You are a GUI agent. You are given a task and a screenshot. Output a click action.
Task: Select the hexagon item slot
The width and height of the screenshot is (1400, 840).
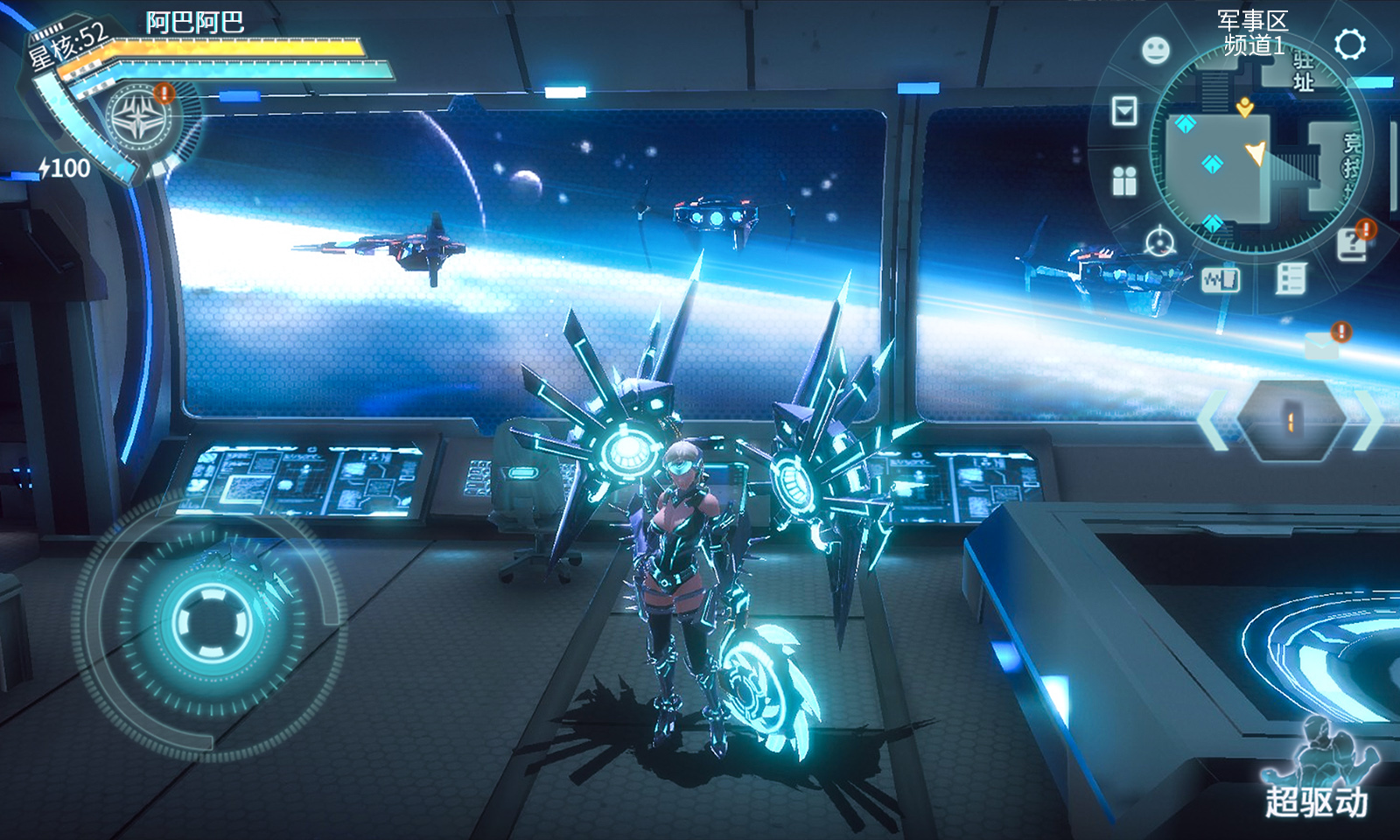[x=1291, y=421]
